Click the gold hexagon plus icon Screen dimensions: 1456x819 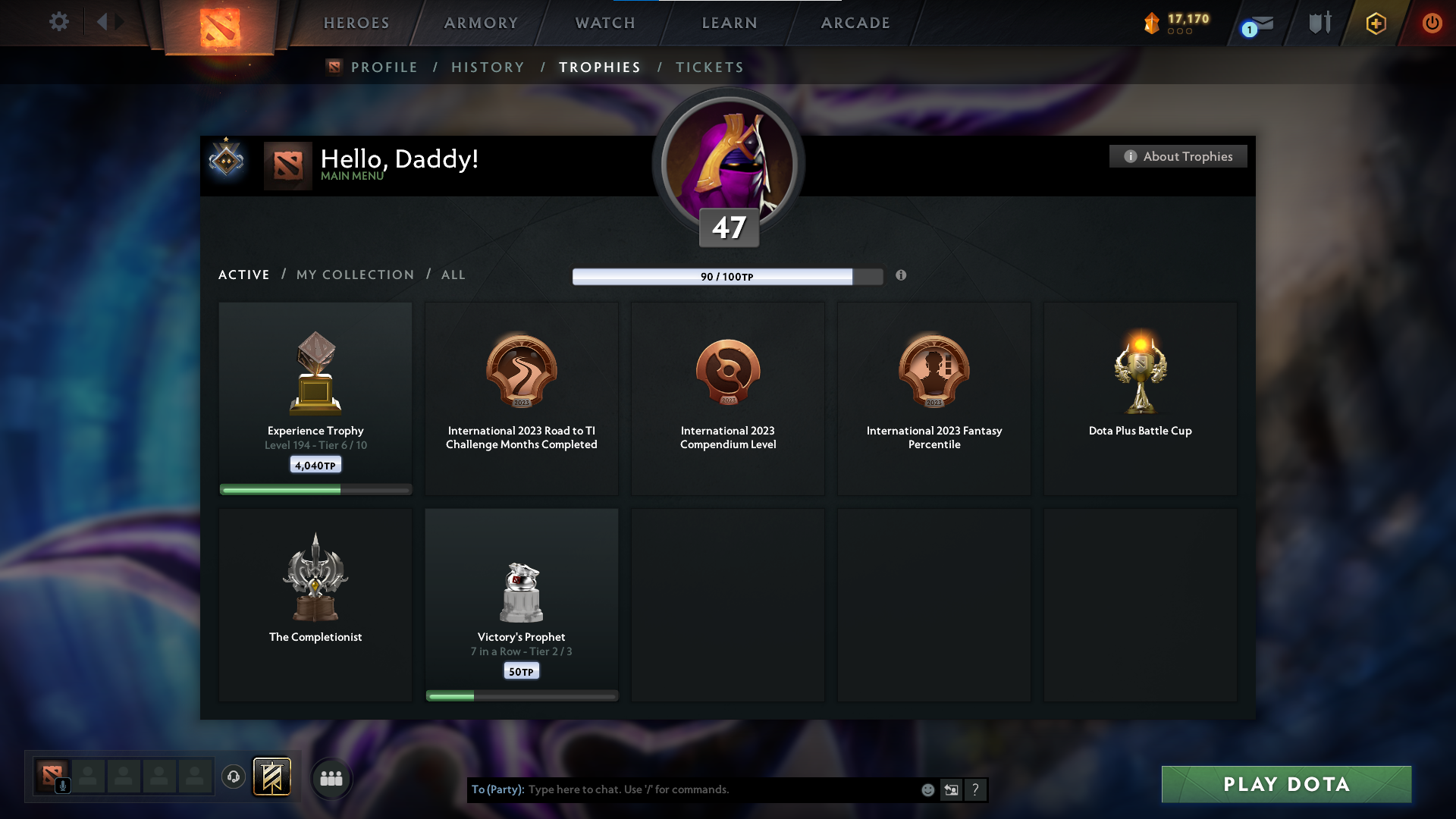click(1375, 23)
